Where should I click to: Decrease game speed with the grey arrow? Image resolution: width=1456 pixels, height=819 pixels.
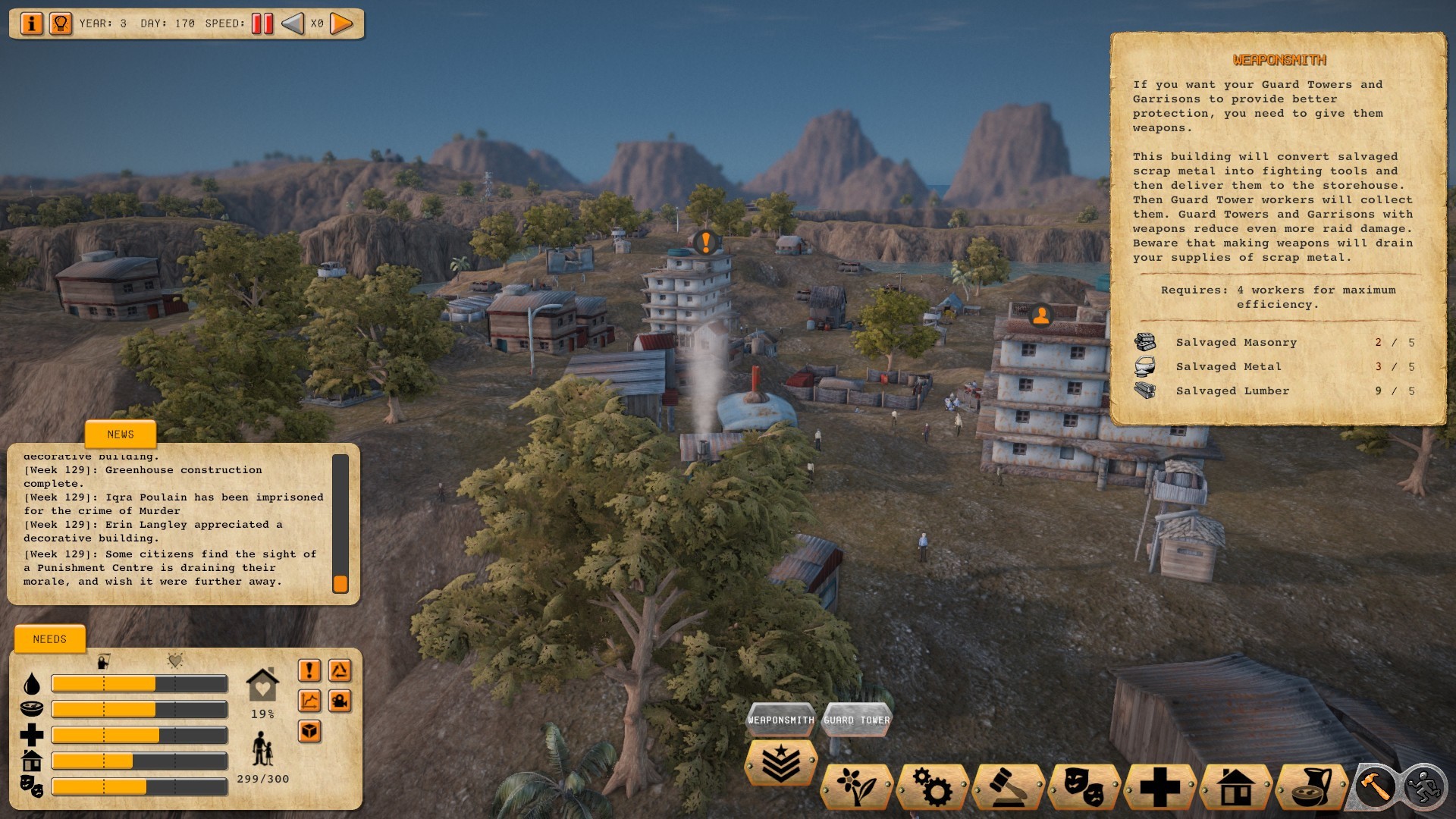point(293,24)
